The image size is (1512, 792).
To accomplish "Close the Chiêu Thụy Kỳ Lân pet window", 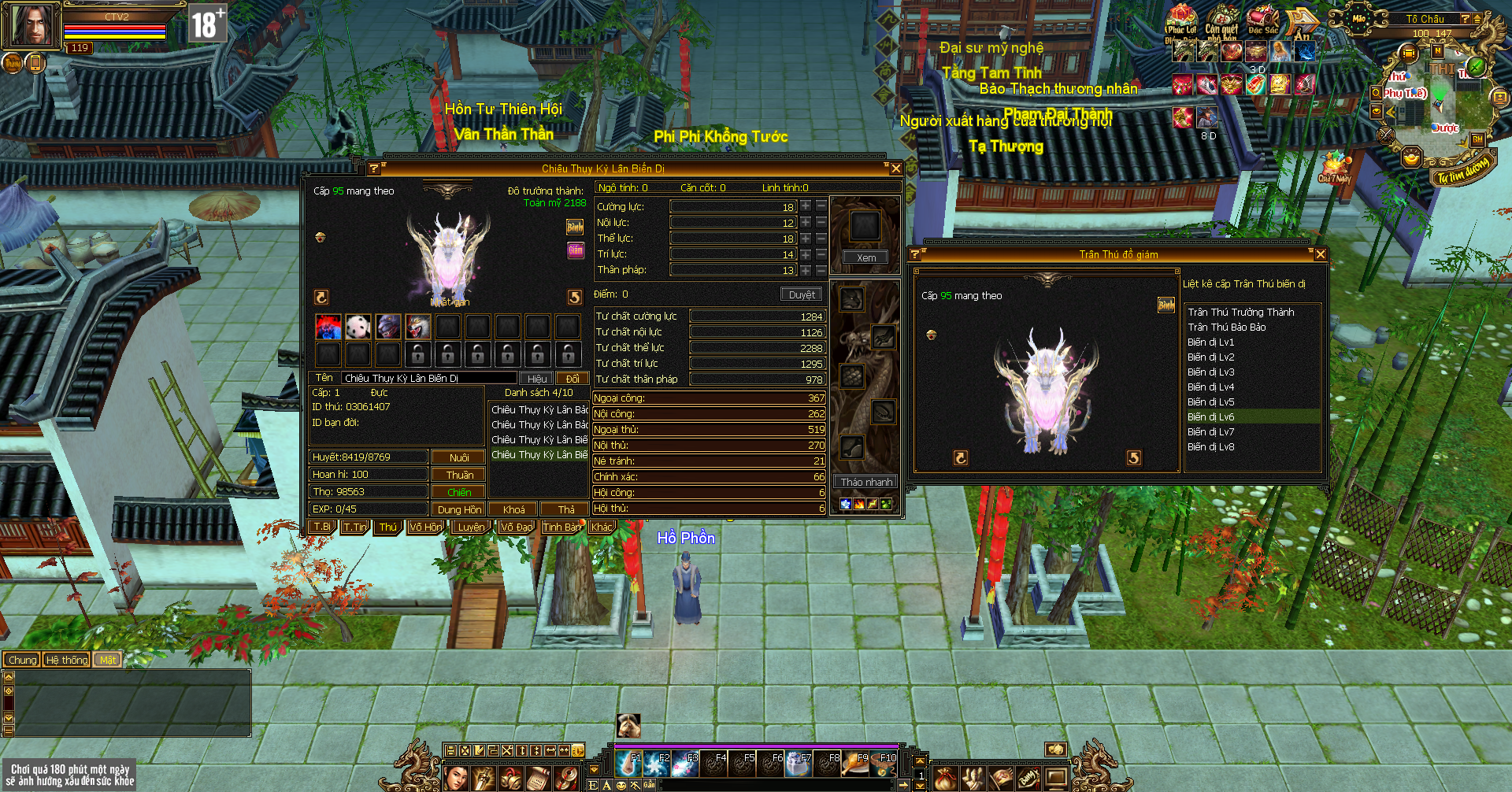I will click(895, 168).
